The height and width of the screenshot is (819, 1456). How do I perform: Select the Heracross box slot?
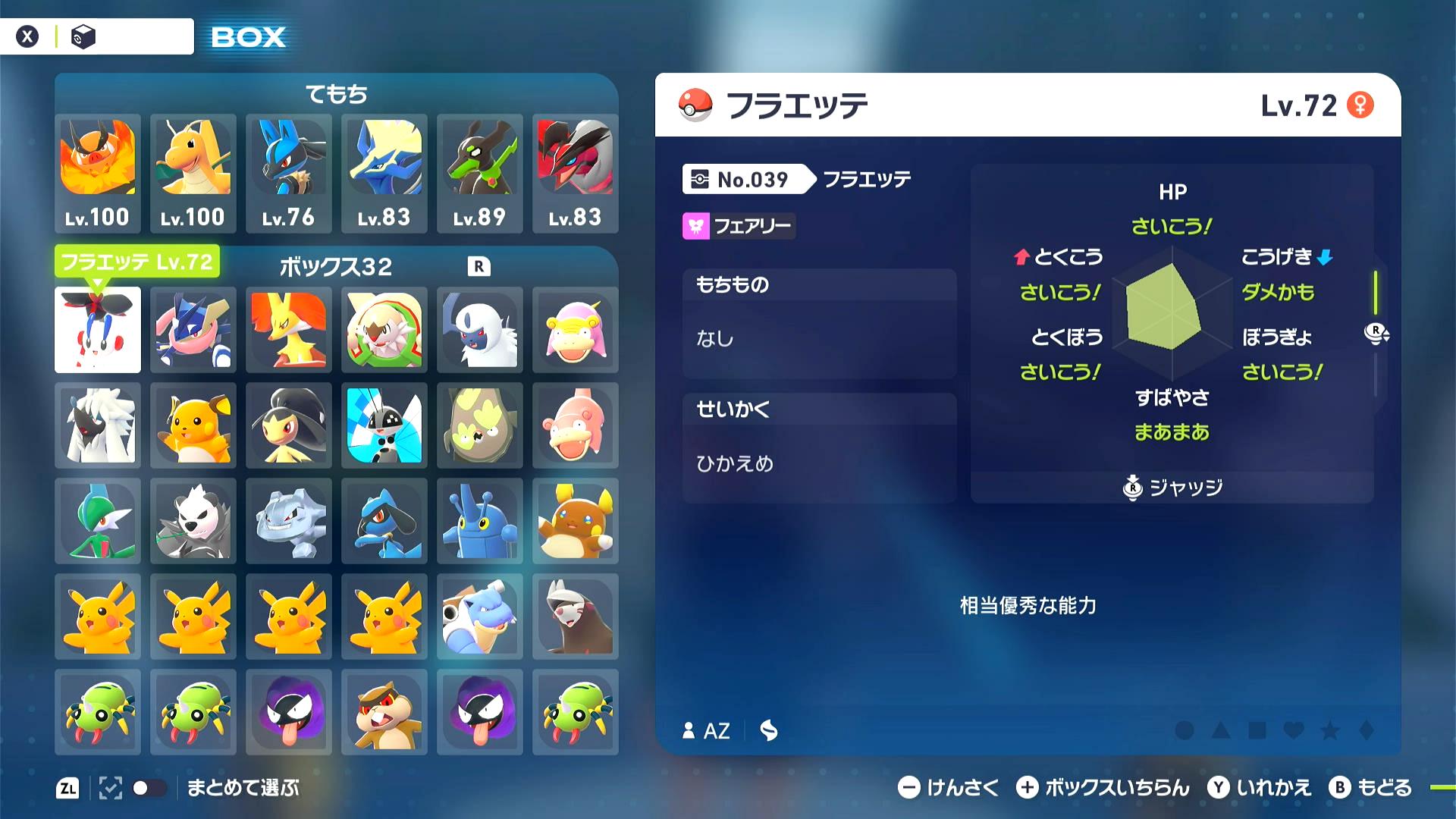(479, 521)
